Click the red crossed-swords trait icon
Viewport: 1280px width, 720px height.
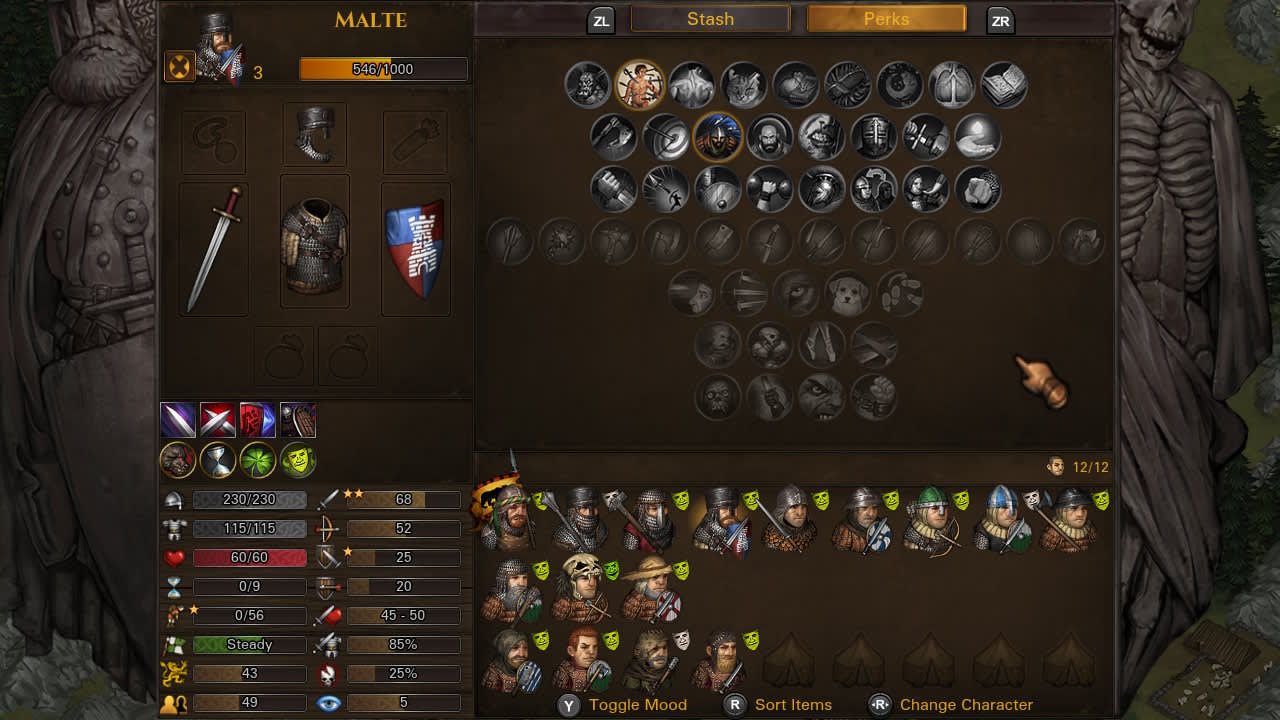pyautogui.click(x=218, y=420)
